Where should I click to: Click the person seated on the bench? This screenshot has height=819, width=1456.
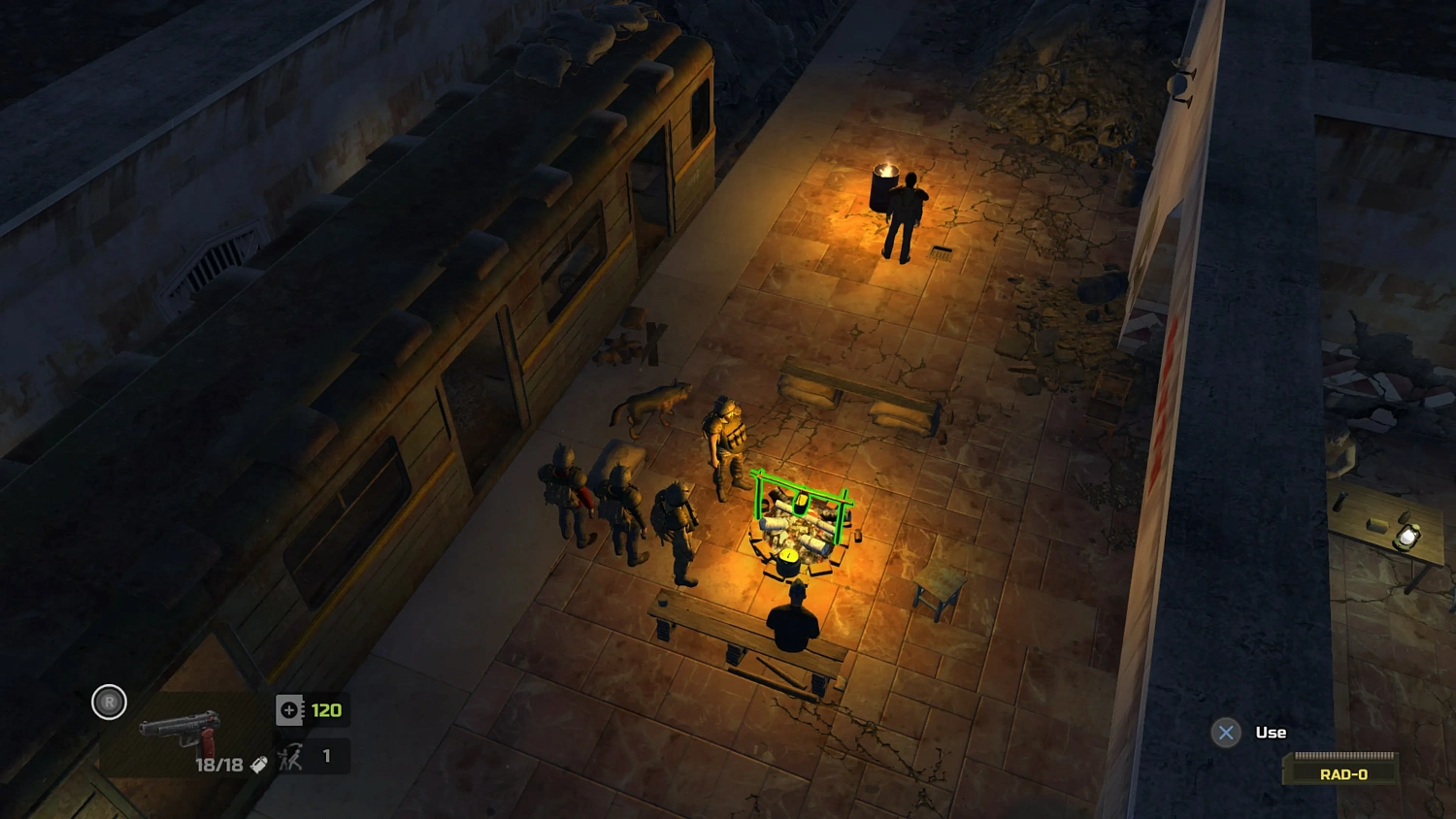(791, 626)
